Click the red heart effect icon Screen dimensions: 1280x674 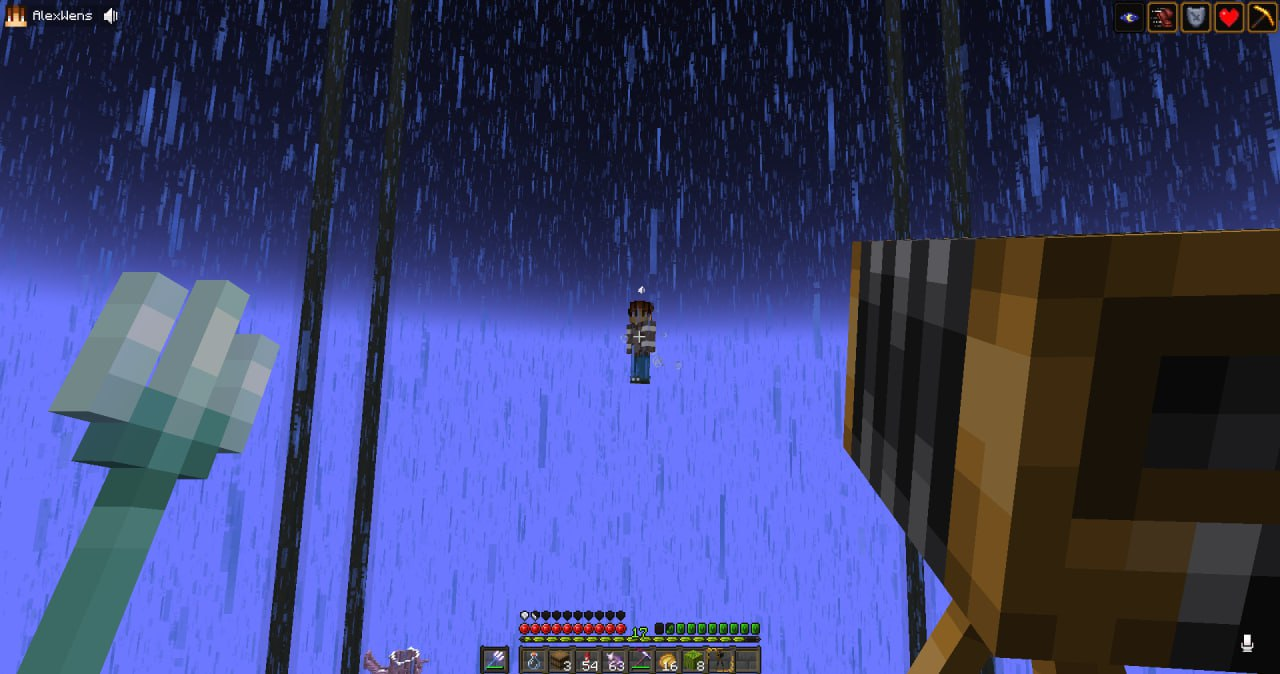pyautogui.click(x=1228, y=17)
